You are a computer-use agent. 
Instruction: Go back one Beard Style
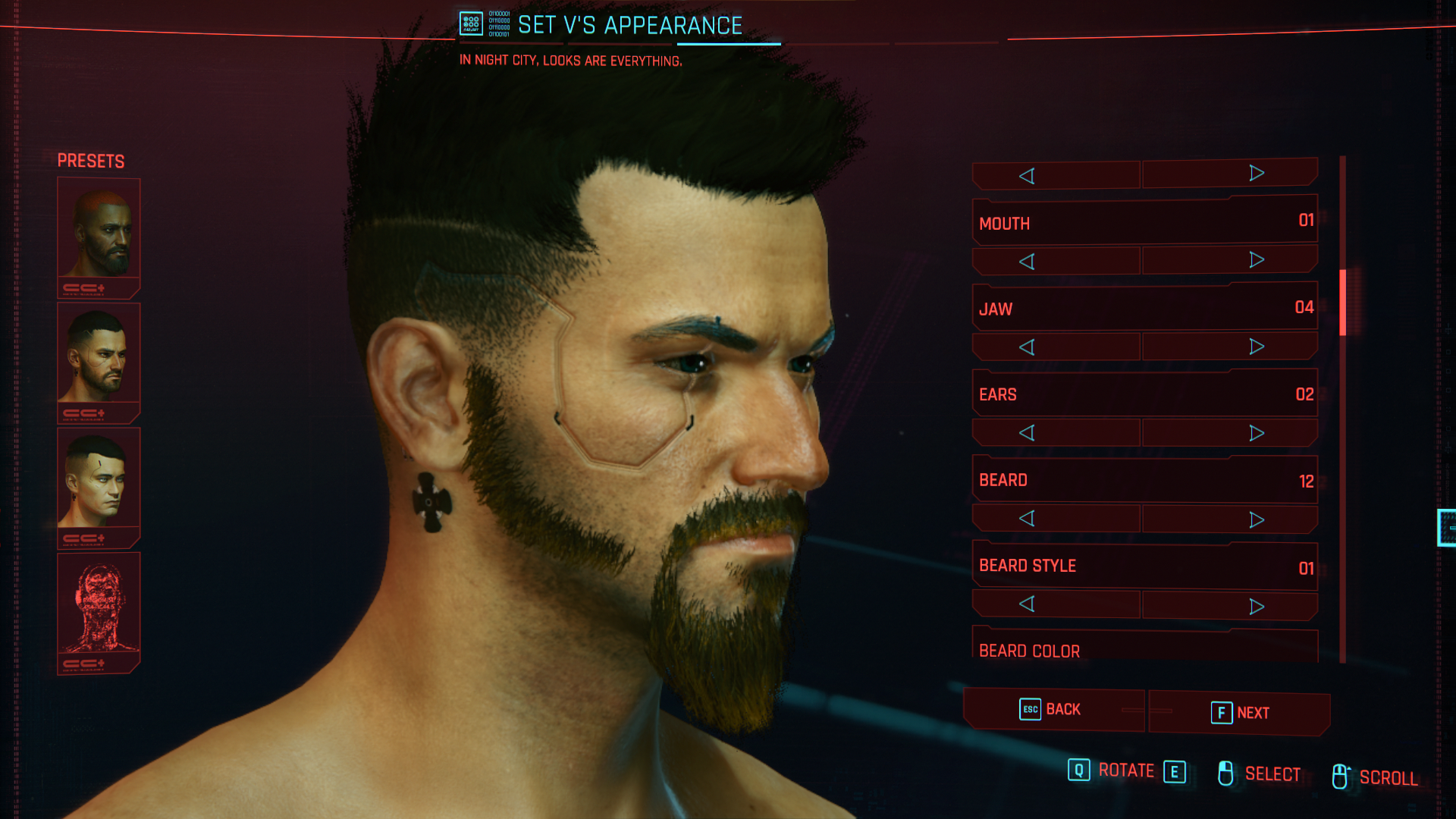pos(1027,604)
